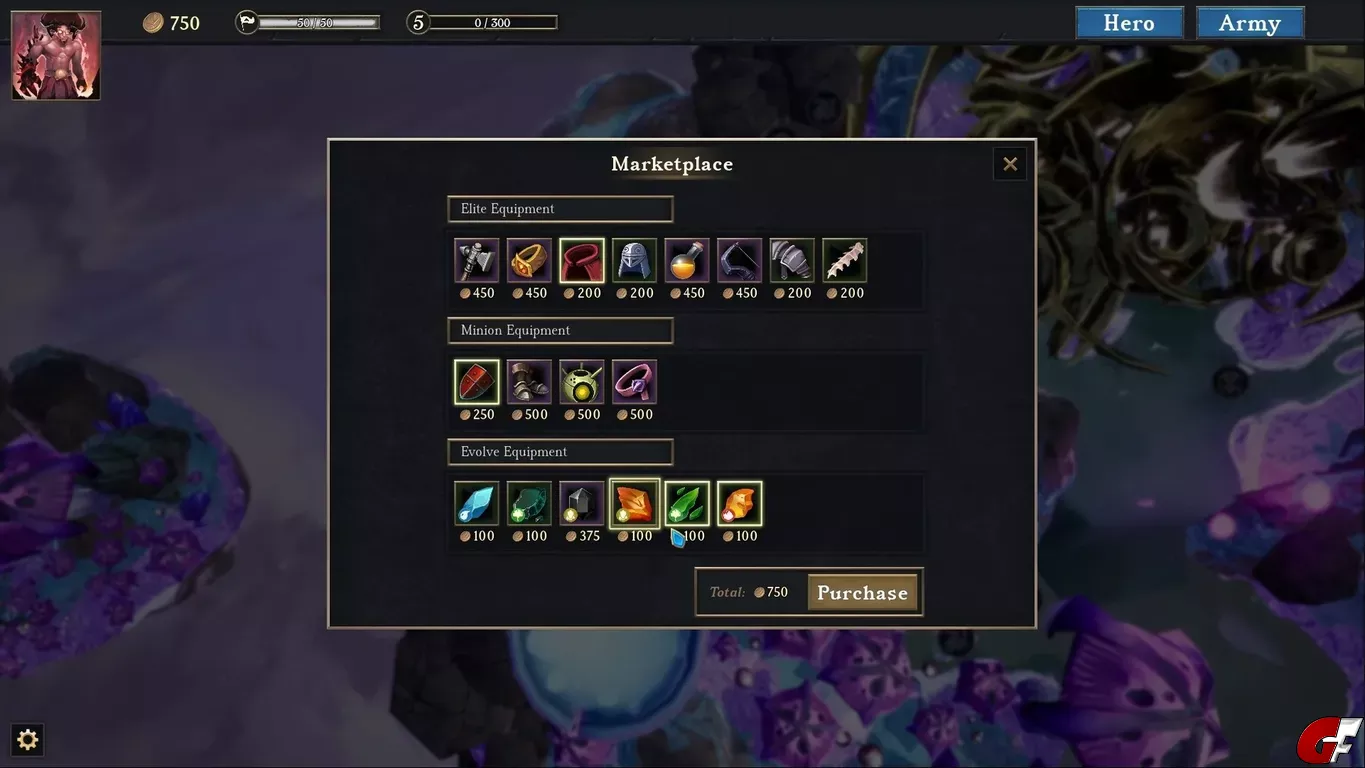
Task: Choose the dark bow item
Action: (x=739, y=261)
